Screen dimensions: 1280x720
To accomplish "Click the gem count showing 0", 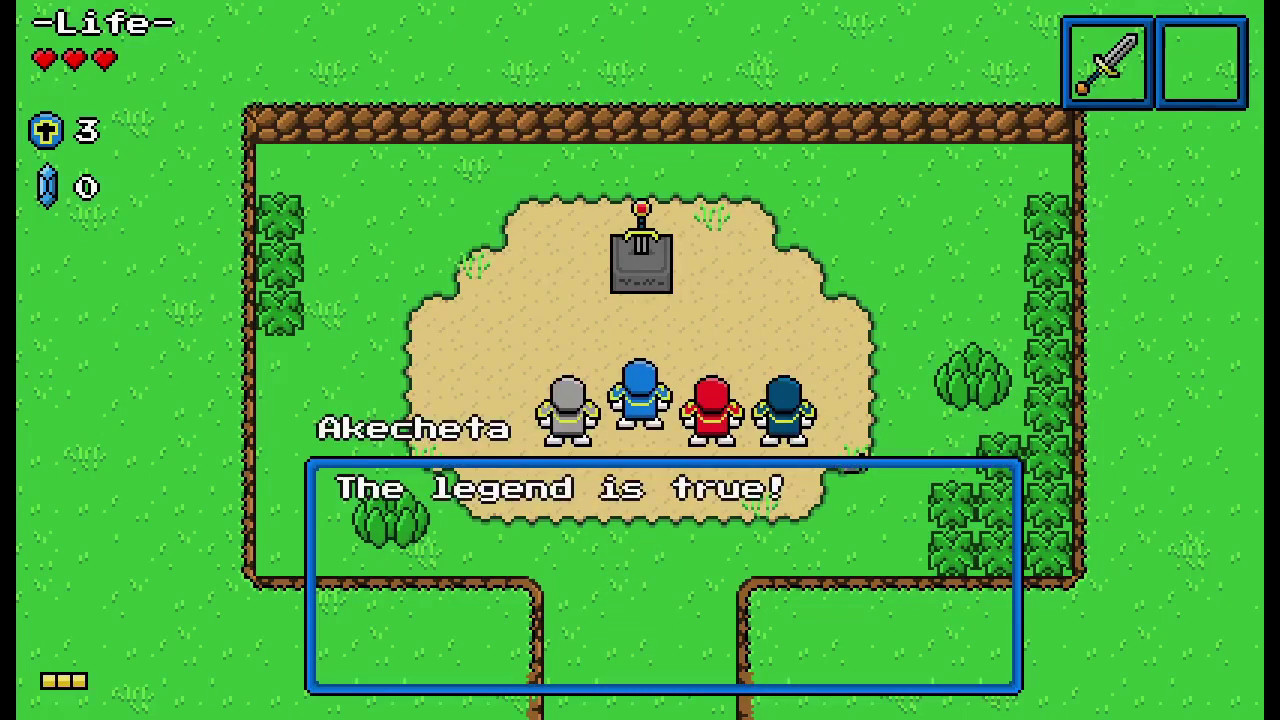I will (86, 187).
